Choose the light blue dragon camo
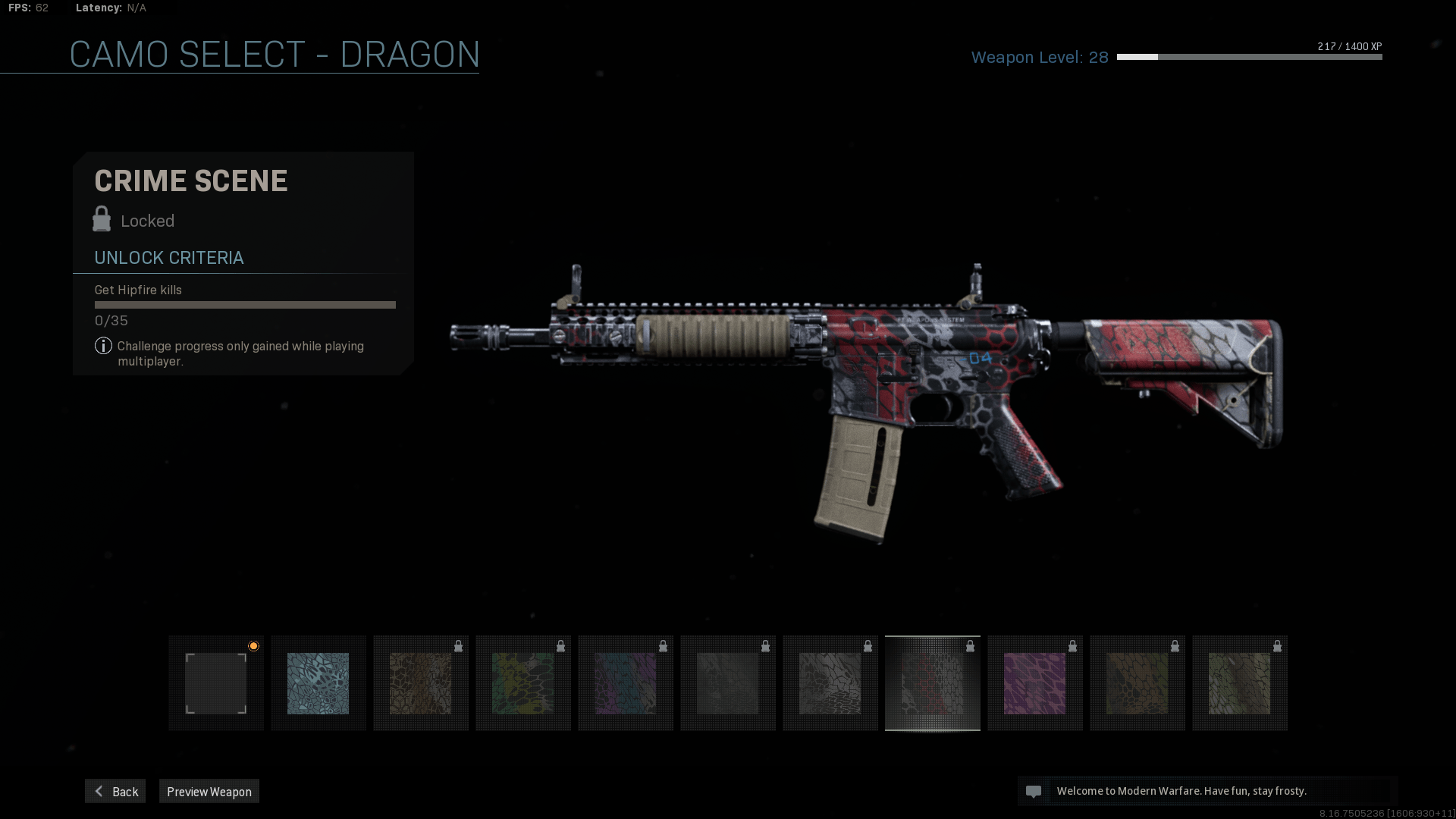This screenshot has width=1456, height=819. [x=318, y=683]
